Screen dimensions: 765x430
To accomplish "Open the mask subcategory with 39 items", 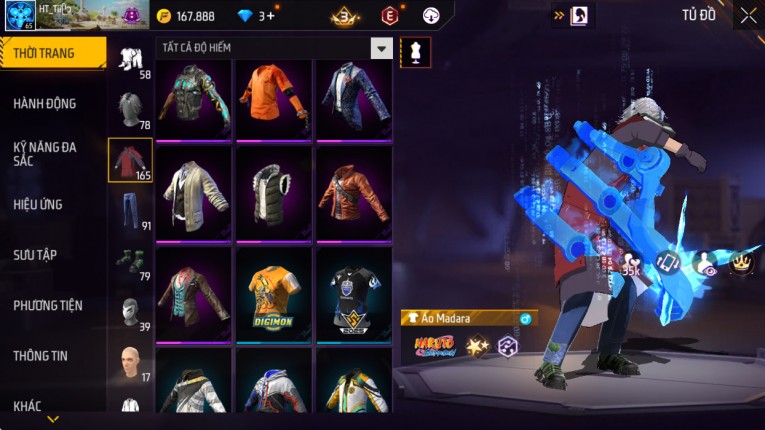I will (x=130, y=311).
